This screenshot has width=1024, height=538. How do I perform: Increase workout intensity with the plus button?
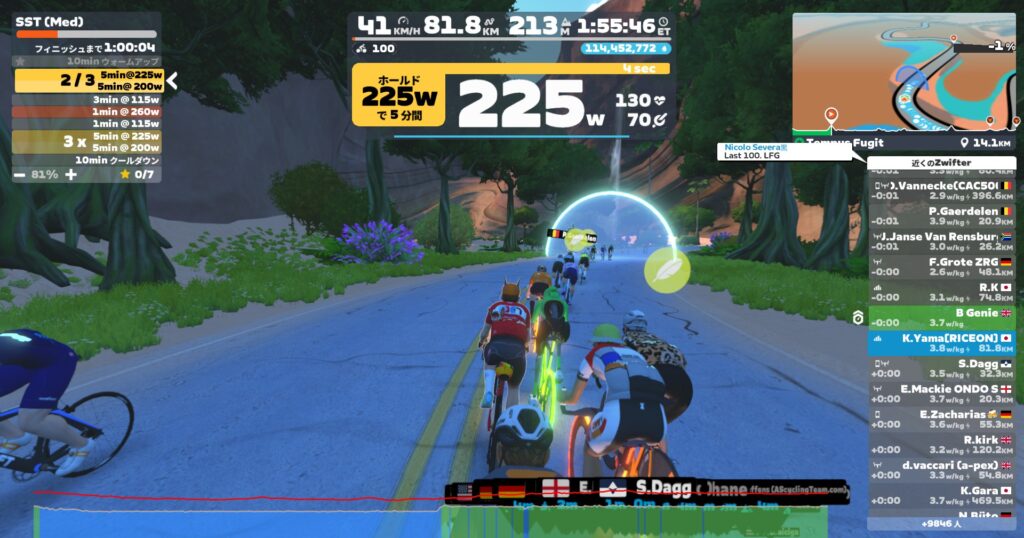tap(71, 174)
